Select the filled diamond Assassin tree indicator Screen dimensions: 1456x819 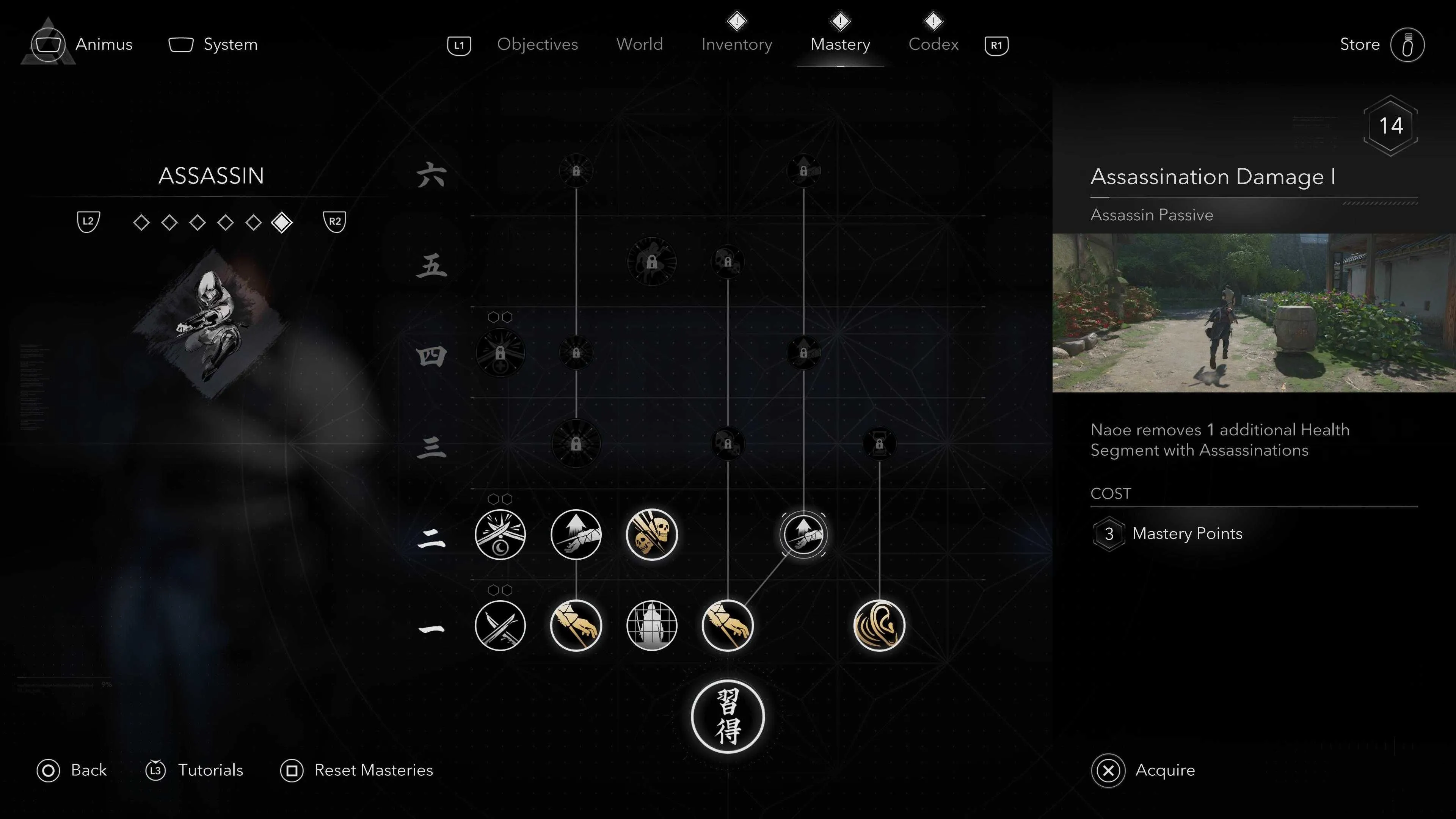tap(281, 222)
